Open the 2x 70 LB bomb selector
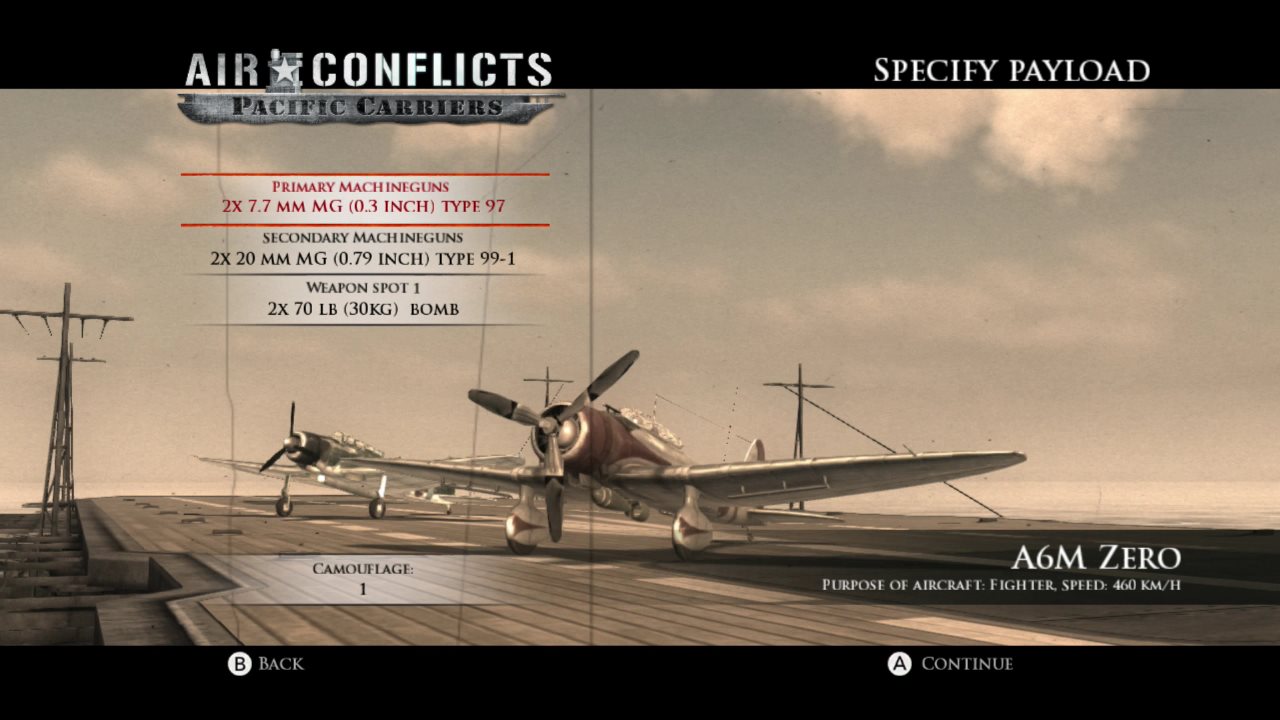 click(x=363, y=309)
